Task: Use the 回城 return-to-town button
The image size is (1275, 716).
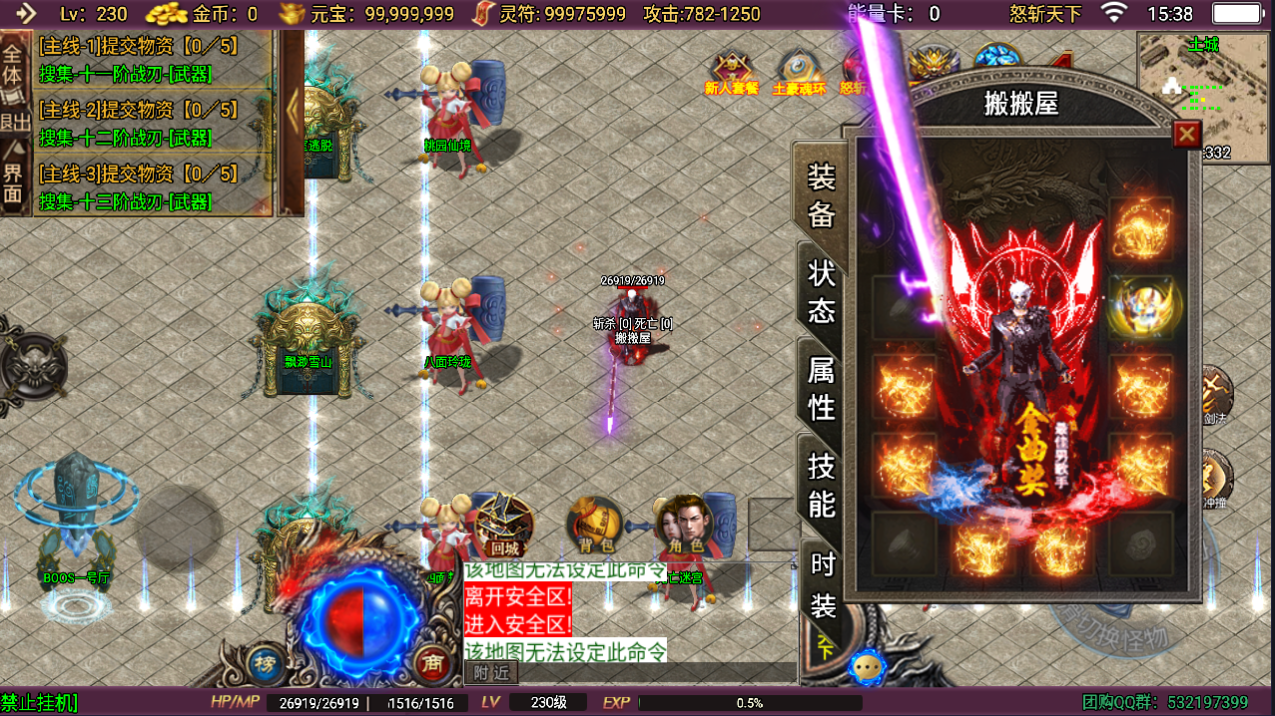Action: click(x=503, y=524)
